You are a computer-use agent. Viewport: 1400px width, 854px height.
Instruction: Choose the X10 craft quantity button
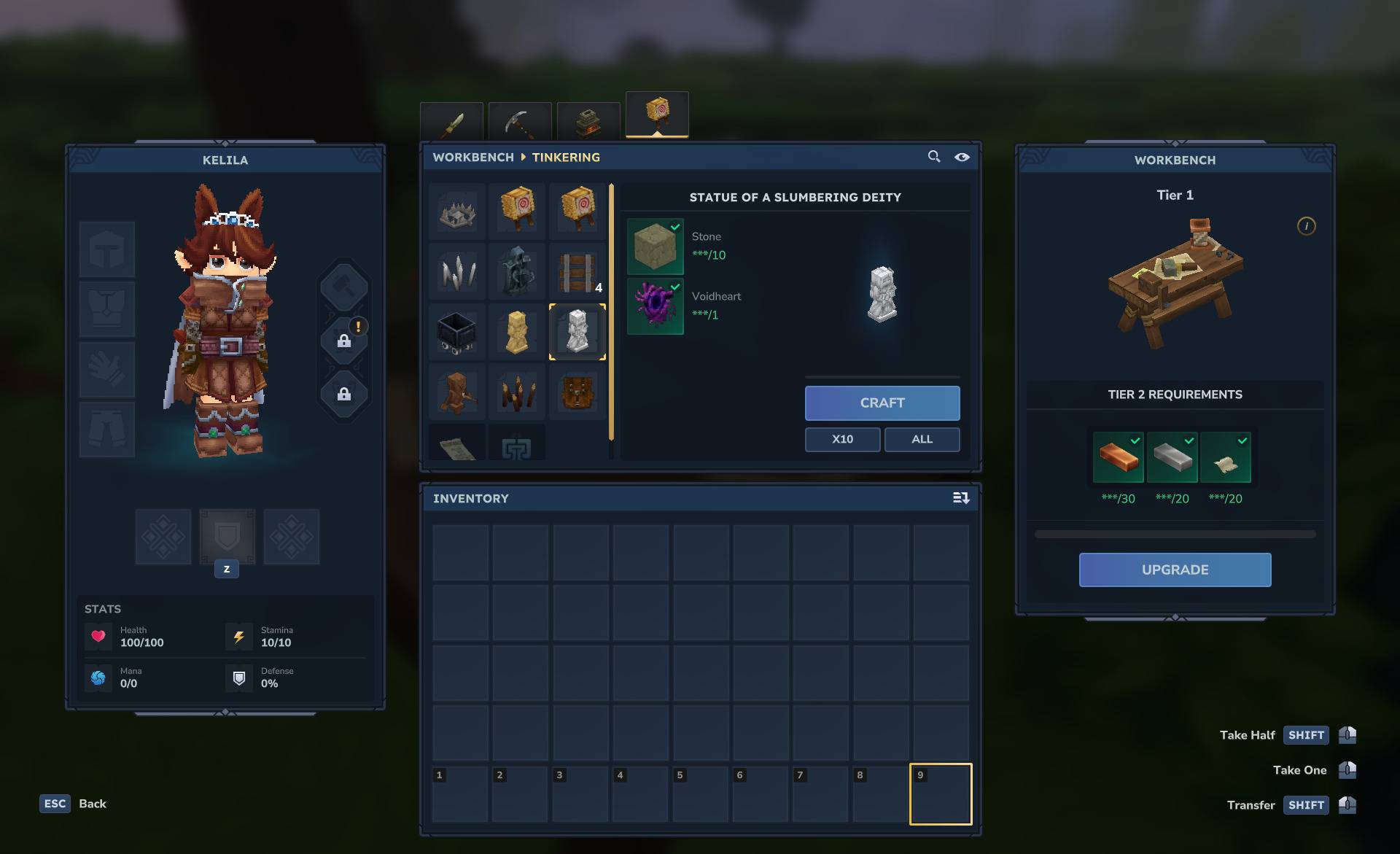(842, 439)
